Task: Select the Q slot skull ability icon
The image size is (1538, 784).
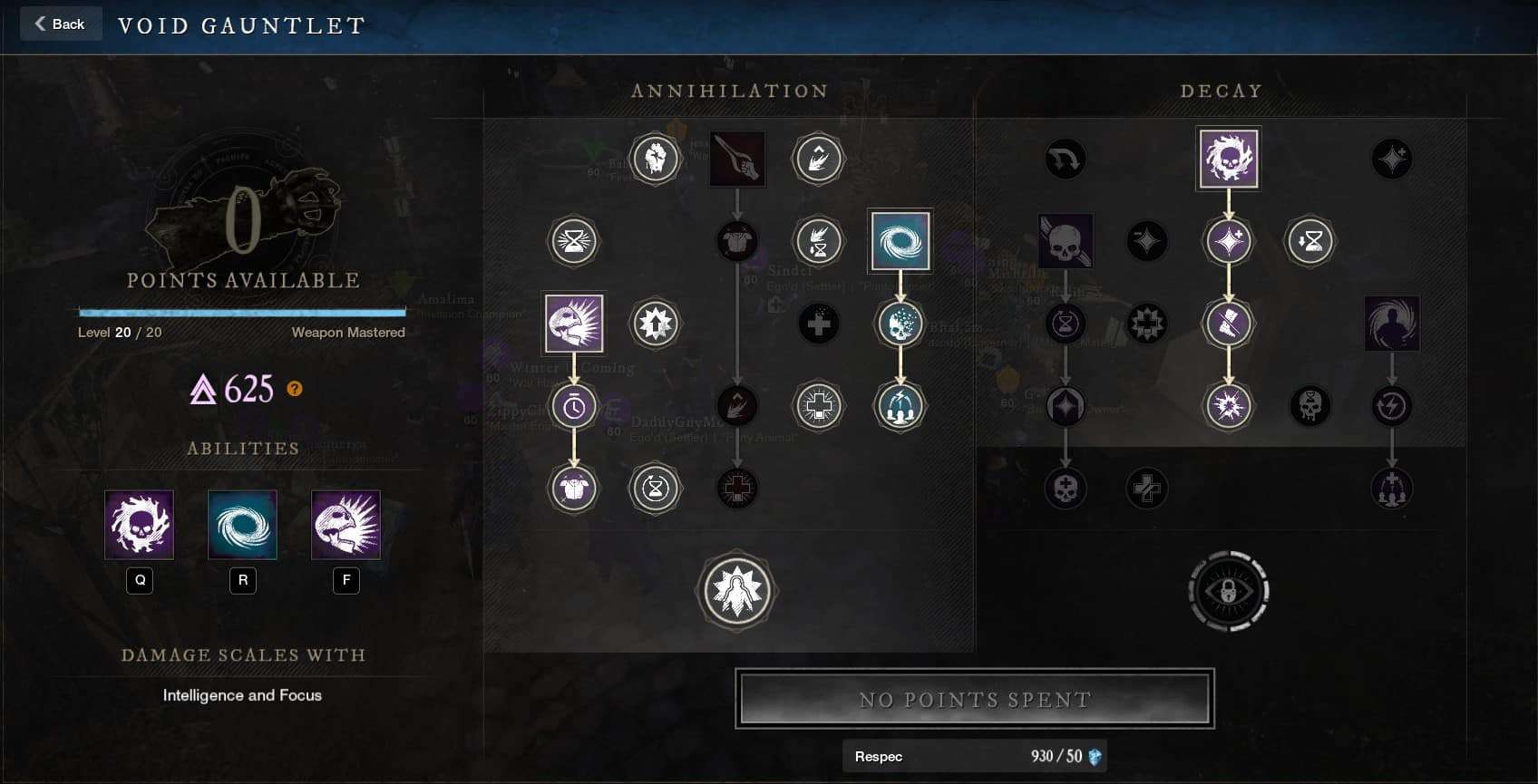Action: (x=140, y=525)
